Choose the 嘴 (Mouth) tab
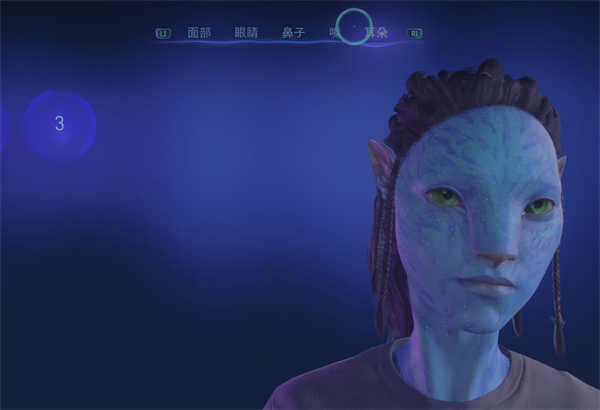 tap(334, 33)
